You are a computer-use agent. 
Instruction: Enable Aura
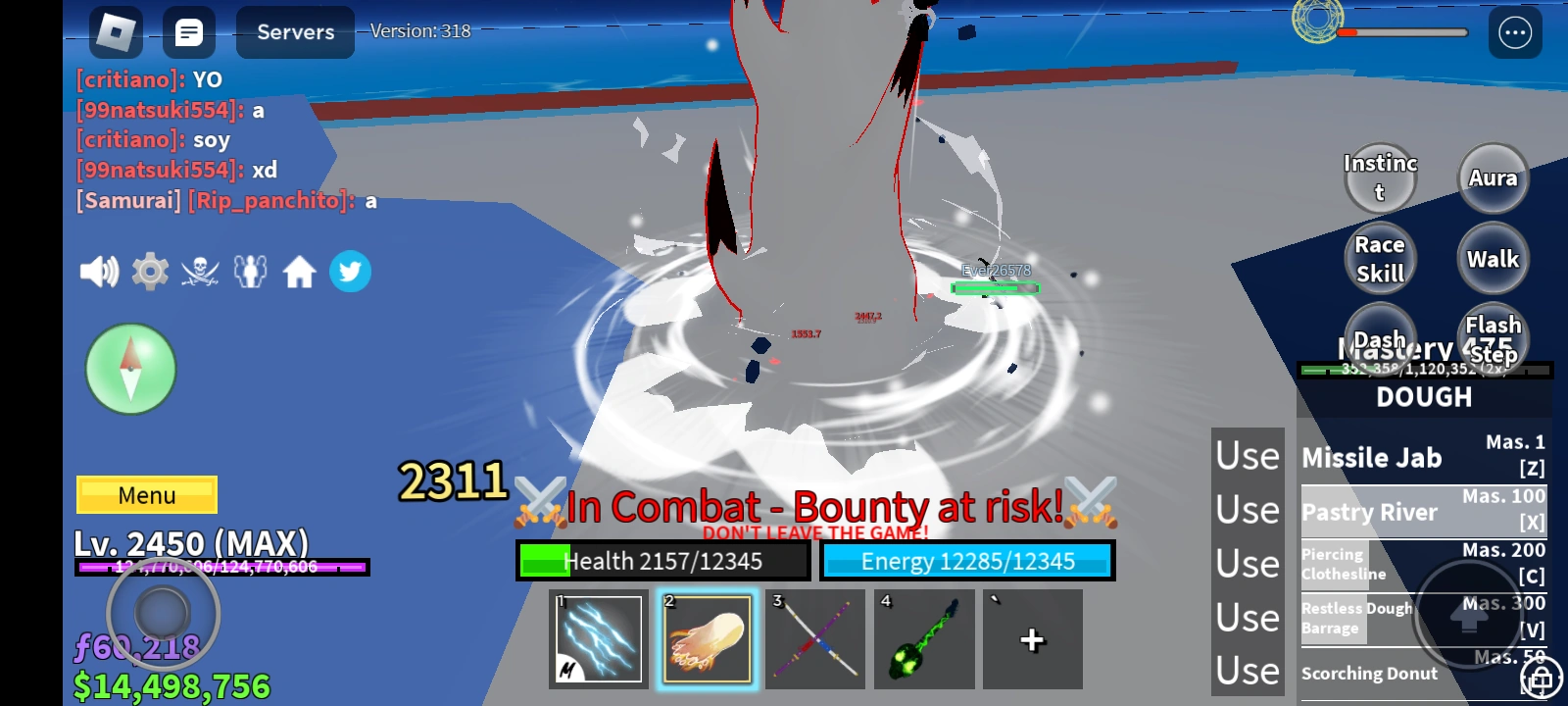[x=1493, y=178]
